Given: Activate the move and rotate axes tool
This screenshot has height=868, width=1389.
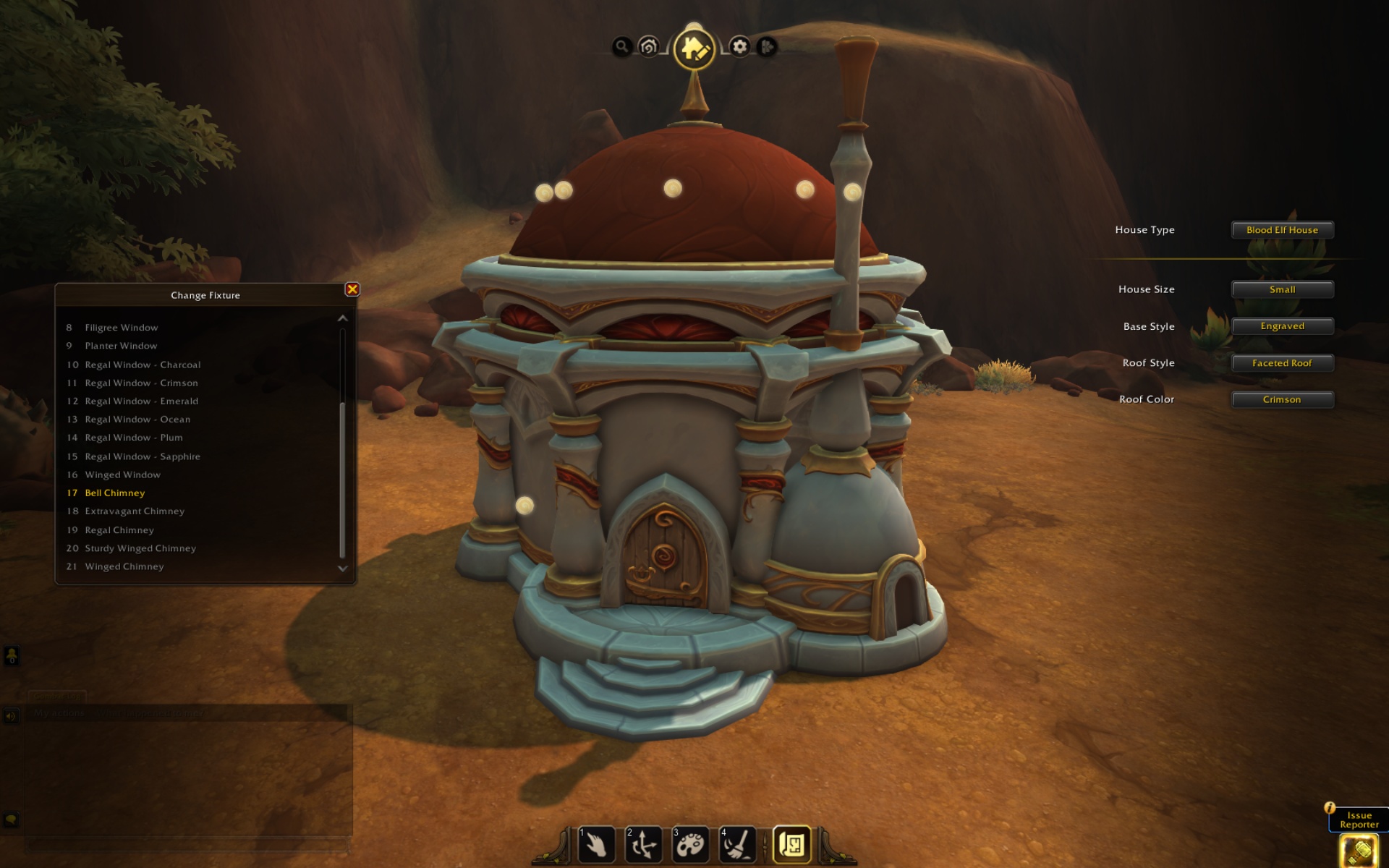Looking at the screenshot, I should pos(643,844).
